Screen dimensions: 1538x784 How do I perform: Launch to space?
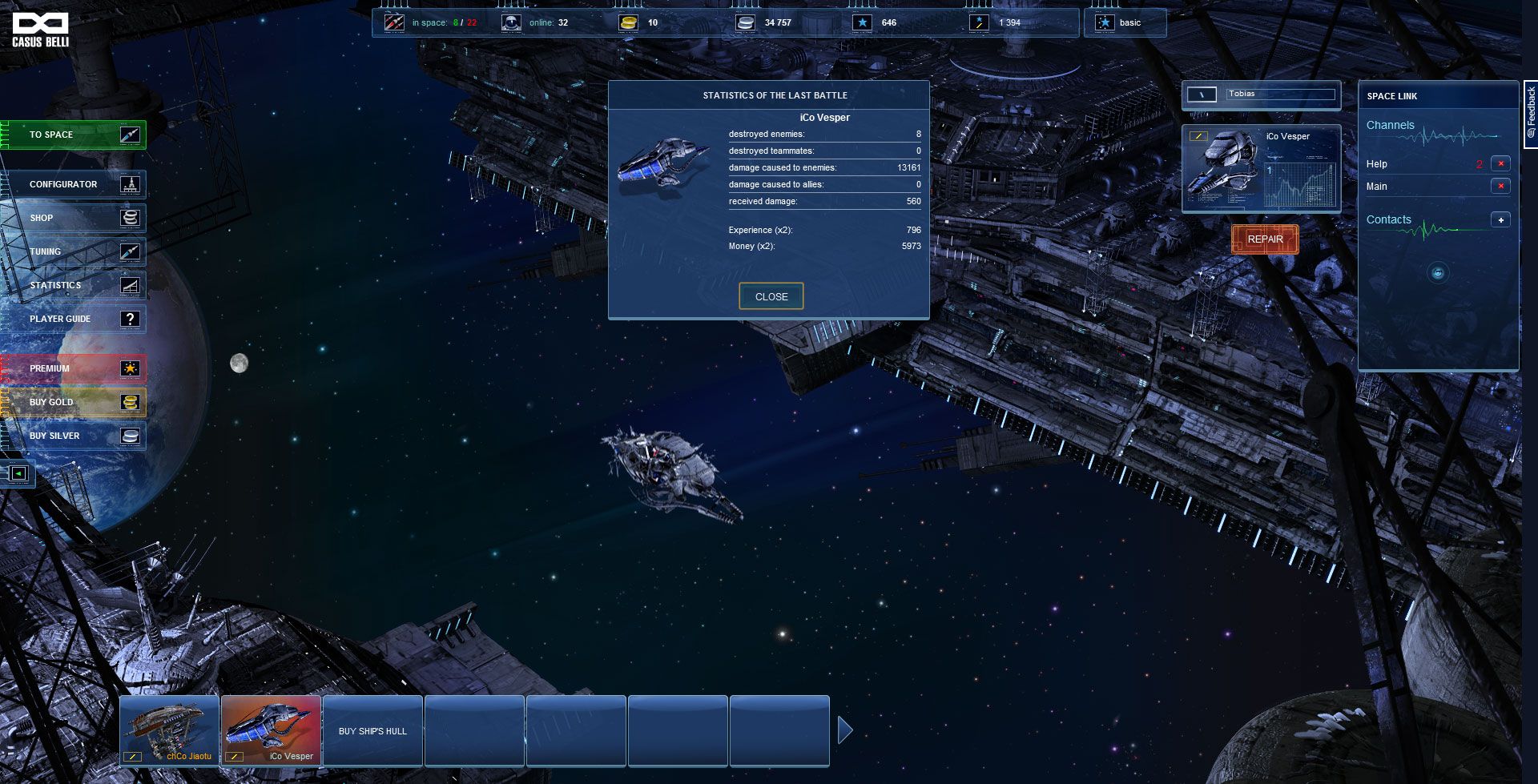point(74,135)
